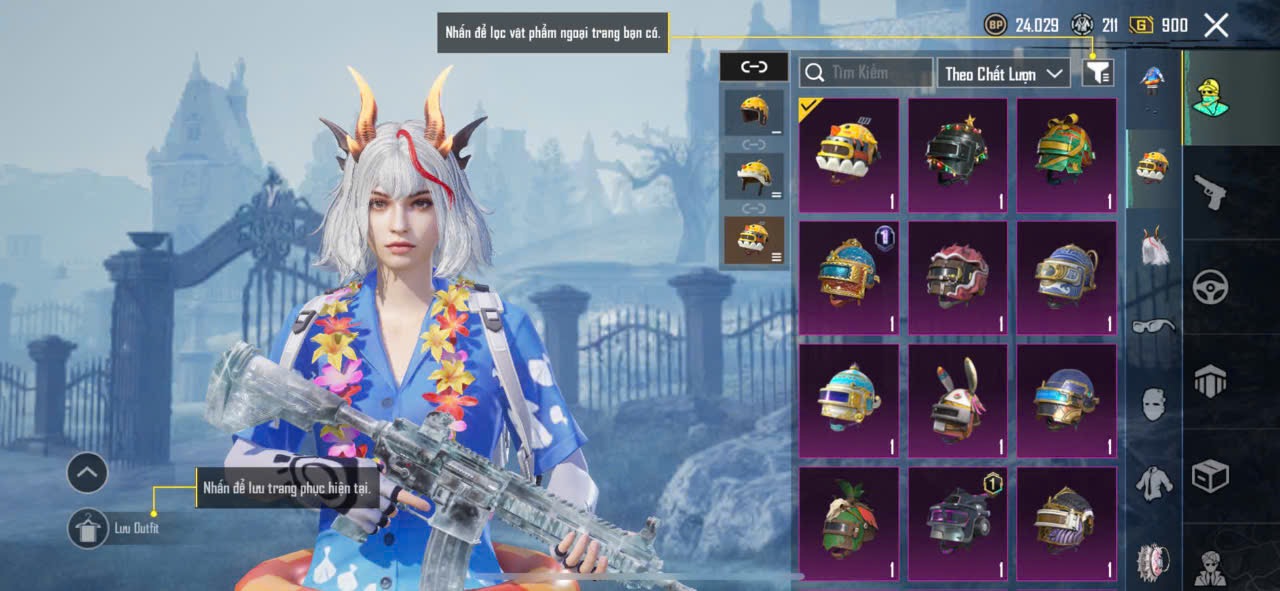The width and height of the screenshot is (1280, 591).
Task: Choose the Christmas tree black helmet
Action: (957, 155)
